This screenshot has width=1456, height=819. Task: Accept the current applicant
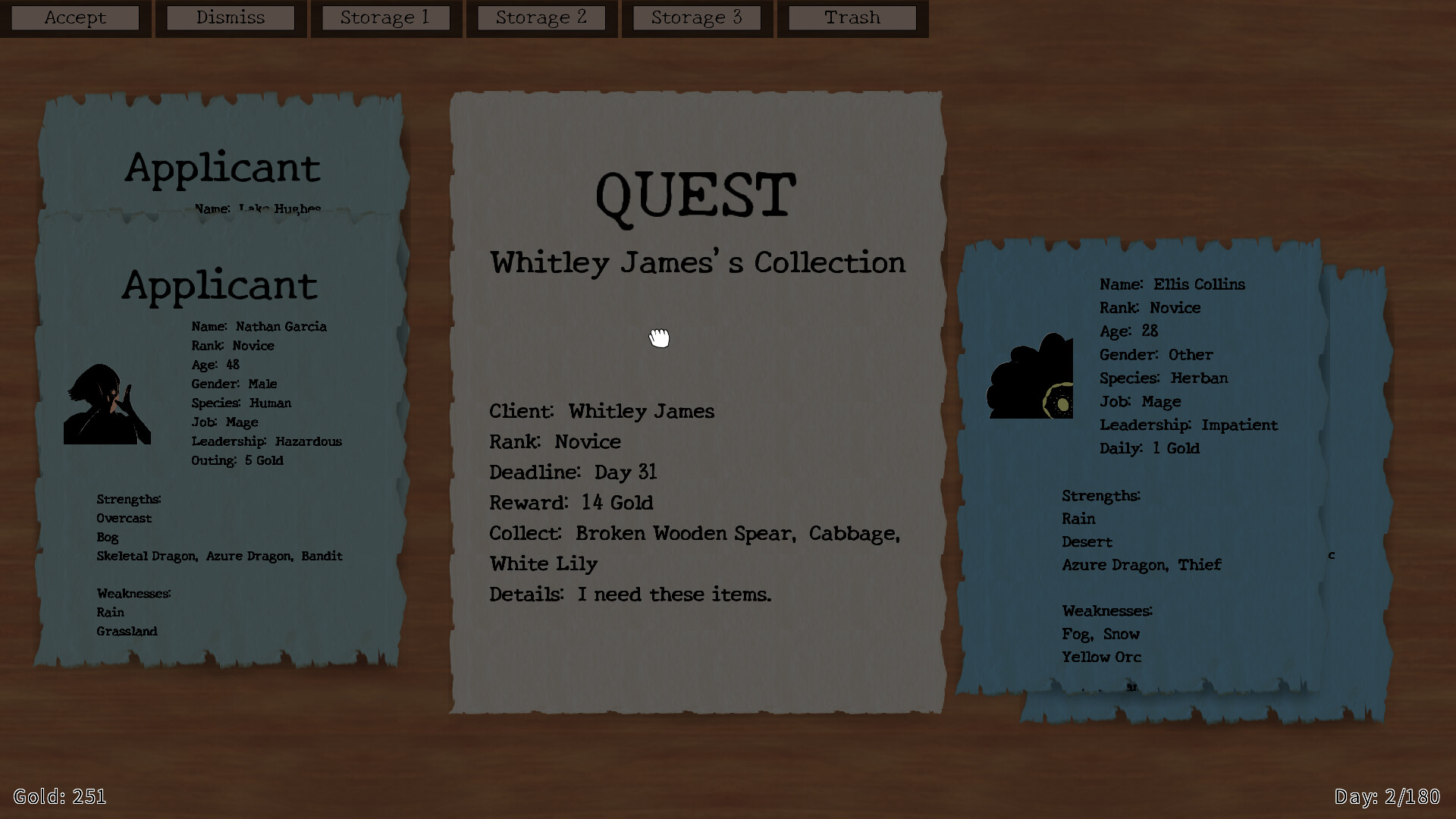pyautogui.click(x=75, y=17)
